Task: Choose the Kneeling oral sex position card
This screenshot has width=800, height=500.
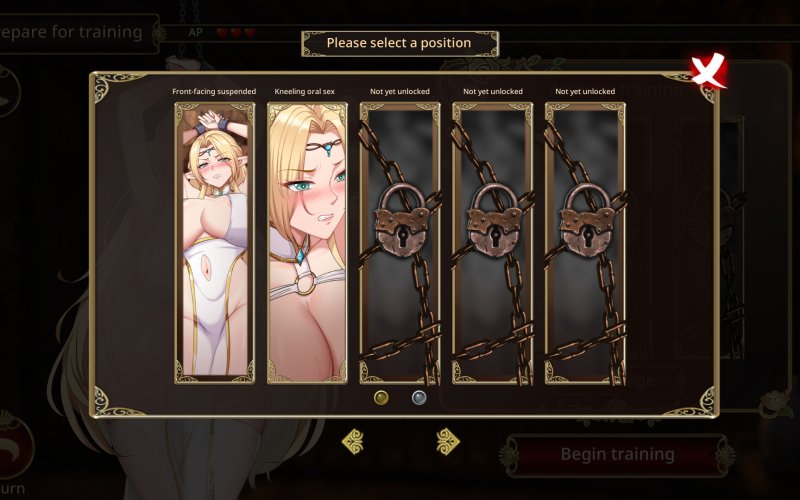Action: (x=307, y=242)
